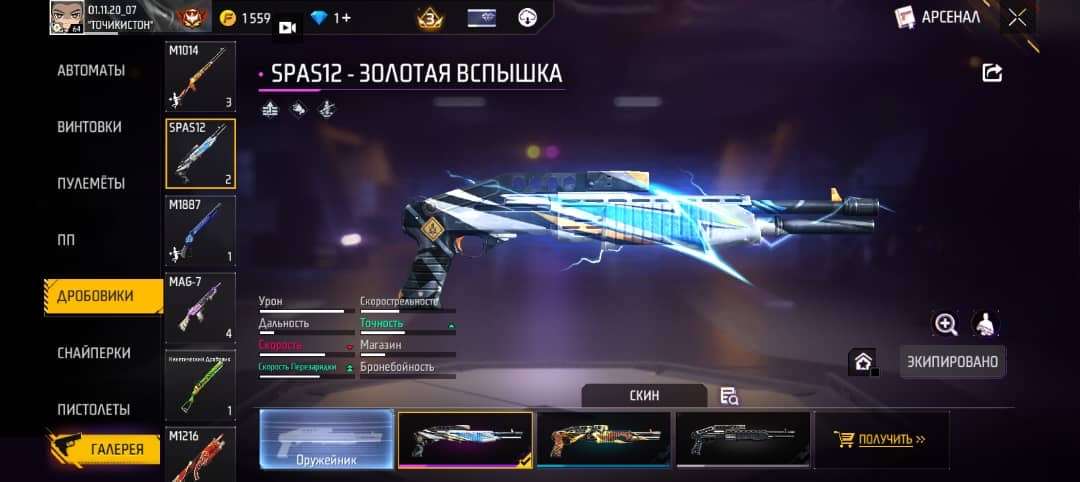Select the M1887 shotgun tile
The image size is (1080, 482).
pos(200,231)
